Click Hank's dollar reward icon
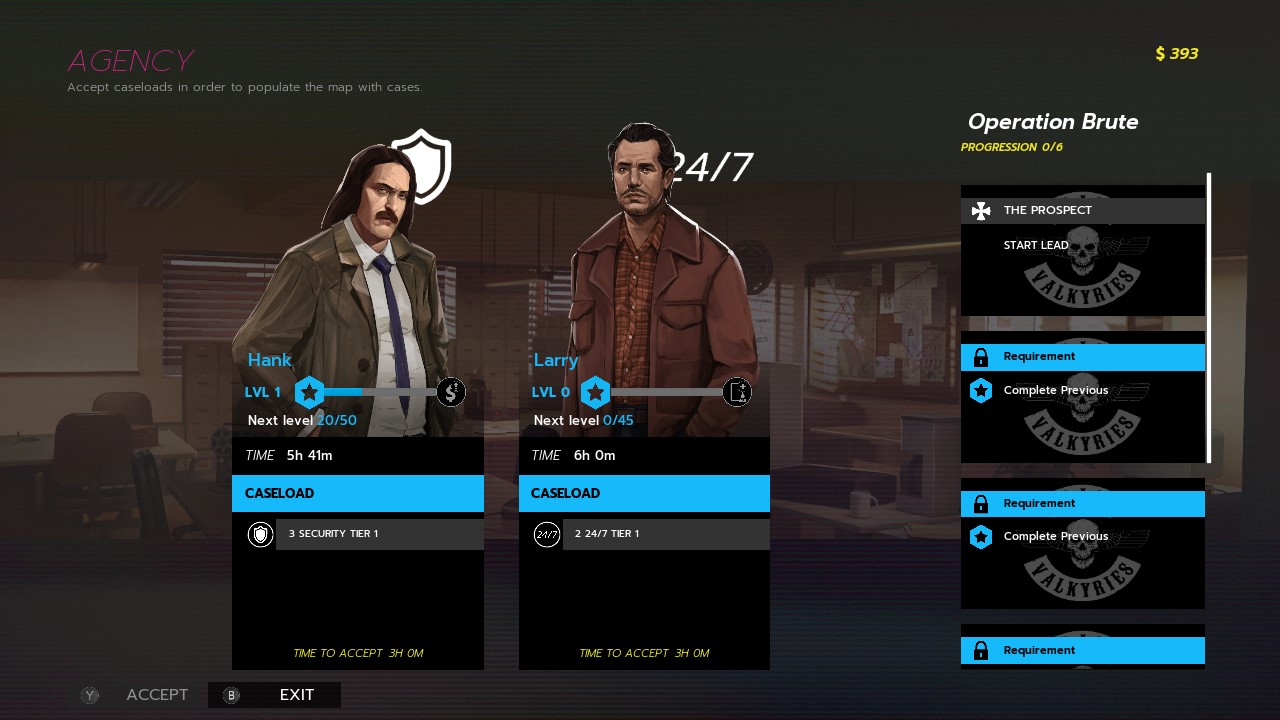 coord(451,392)
